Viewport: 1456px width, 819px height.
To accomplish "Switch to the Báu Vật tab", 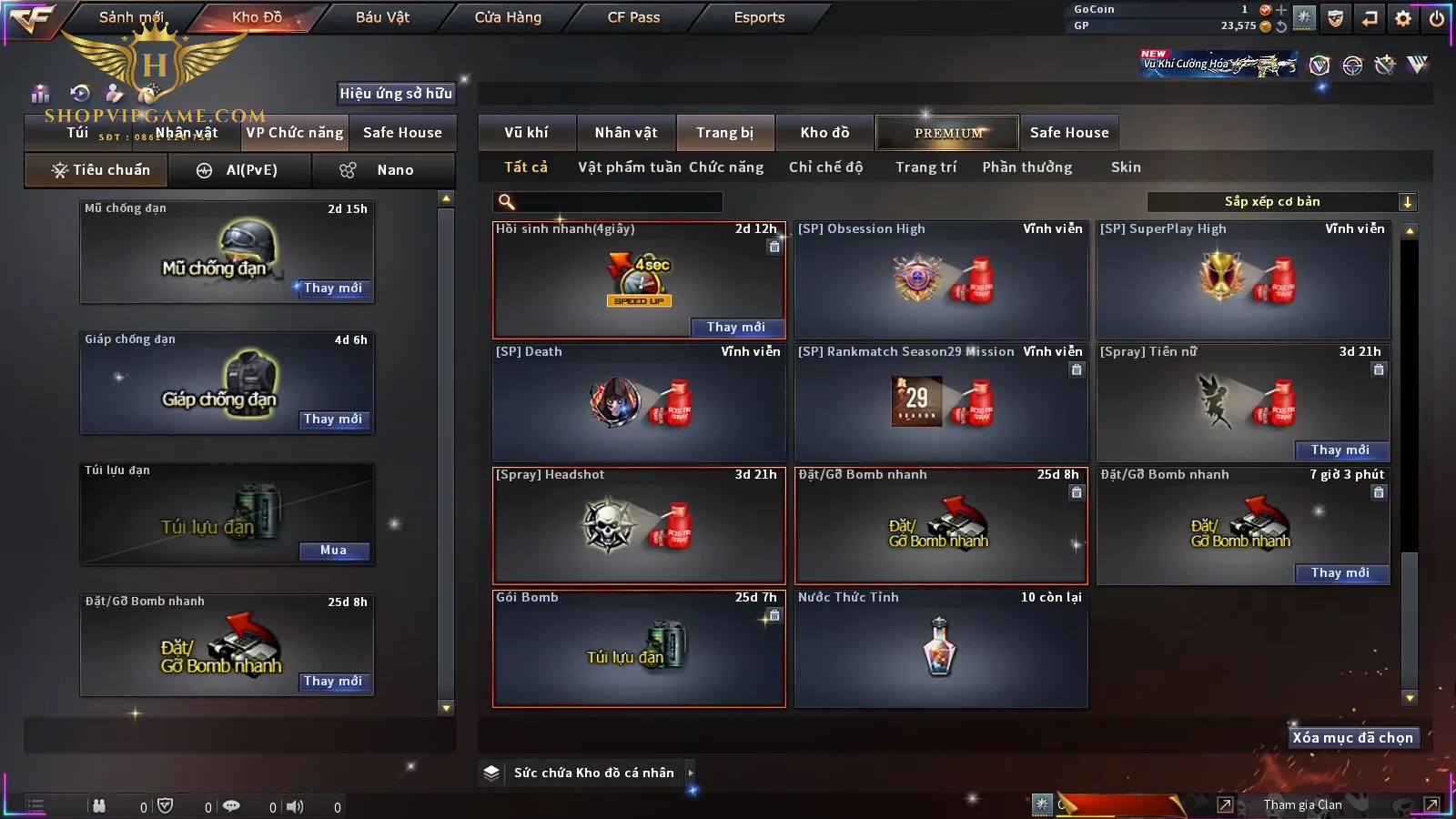I will click(x=382, y=17).
